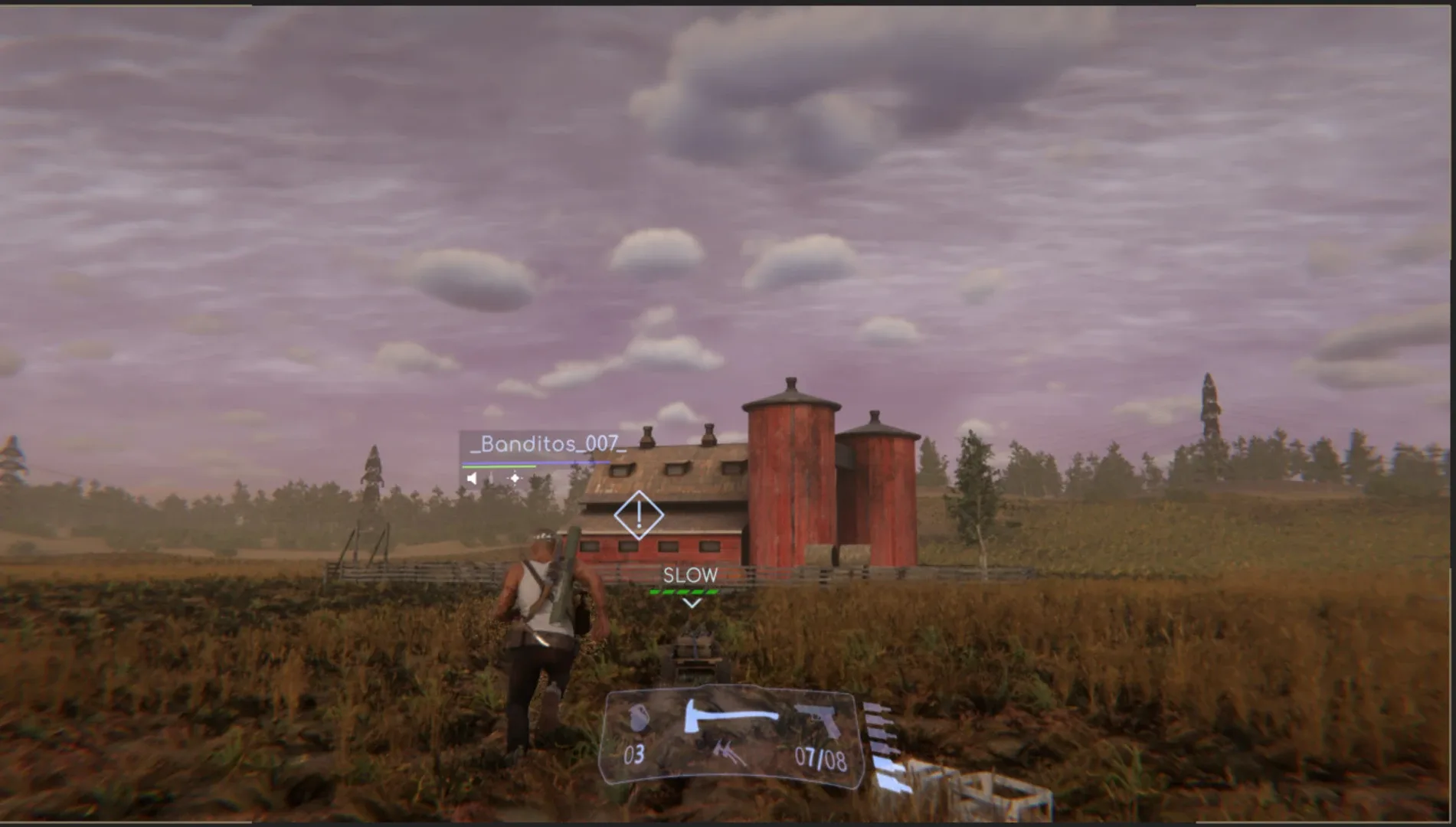The height and width of the screenshot is (827, 1456).
Task: Toggle the SLOW speed indicator
Action: pos(689,575)
